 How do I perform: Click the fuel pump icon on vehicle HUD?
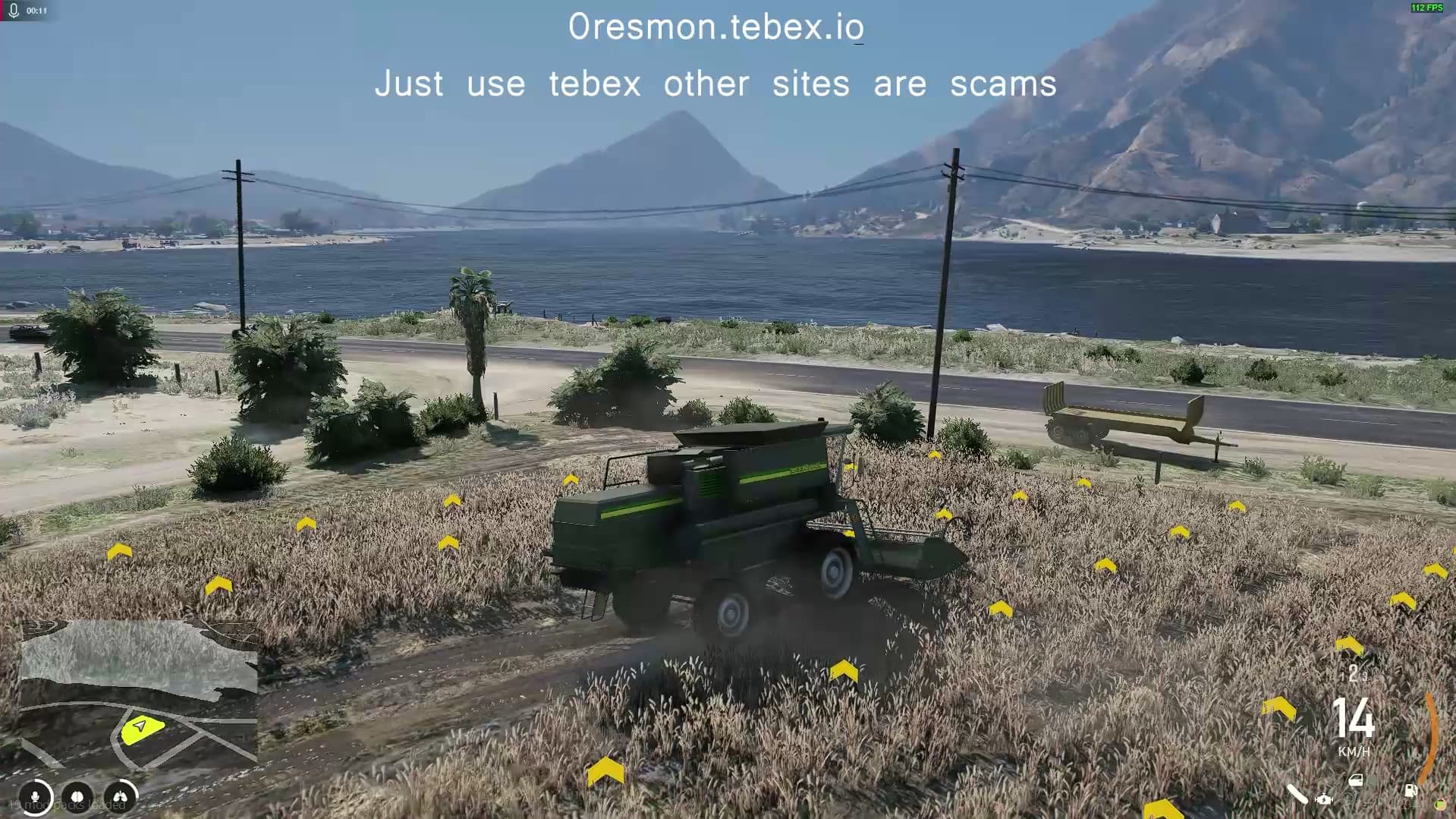pyautogui.click(x=1411, y=791)
